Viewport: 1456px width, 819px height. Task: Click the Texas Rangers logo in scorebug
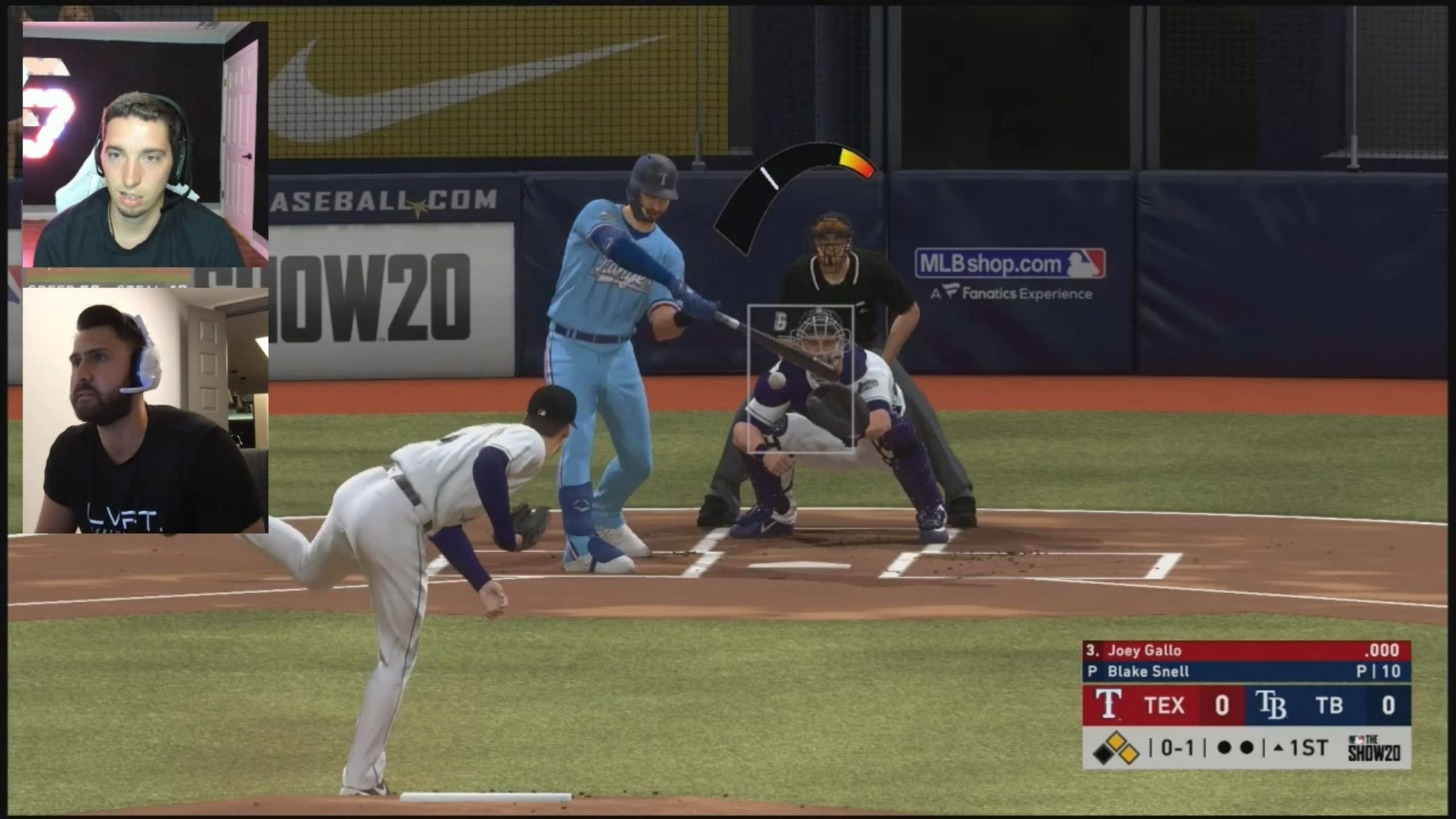(x=1108, y=705)
